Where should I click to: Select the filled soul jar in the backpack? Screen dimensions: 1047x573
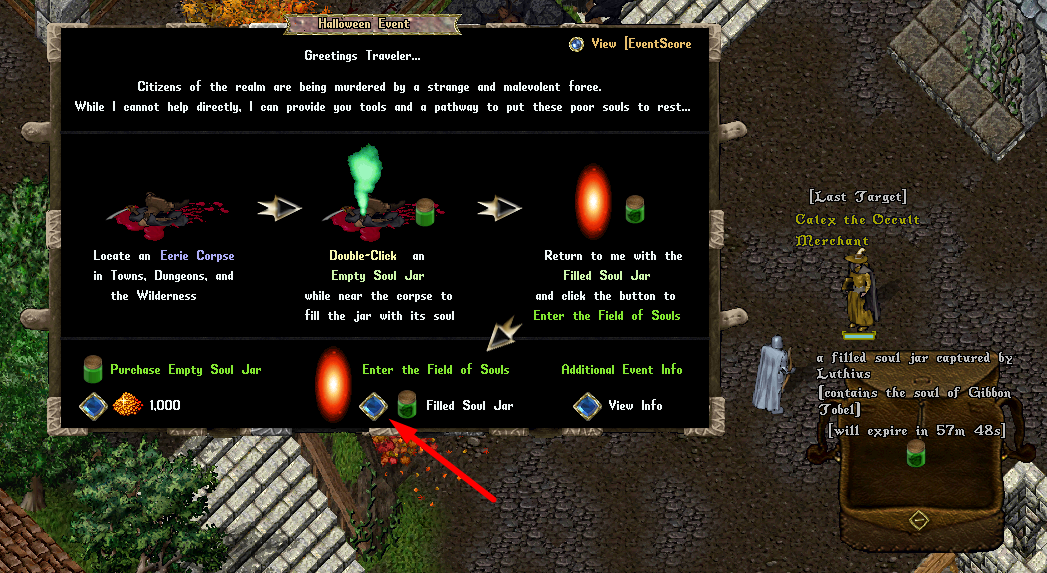914,452
